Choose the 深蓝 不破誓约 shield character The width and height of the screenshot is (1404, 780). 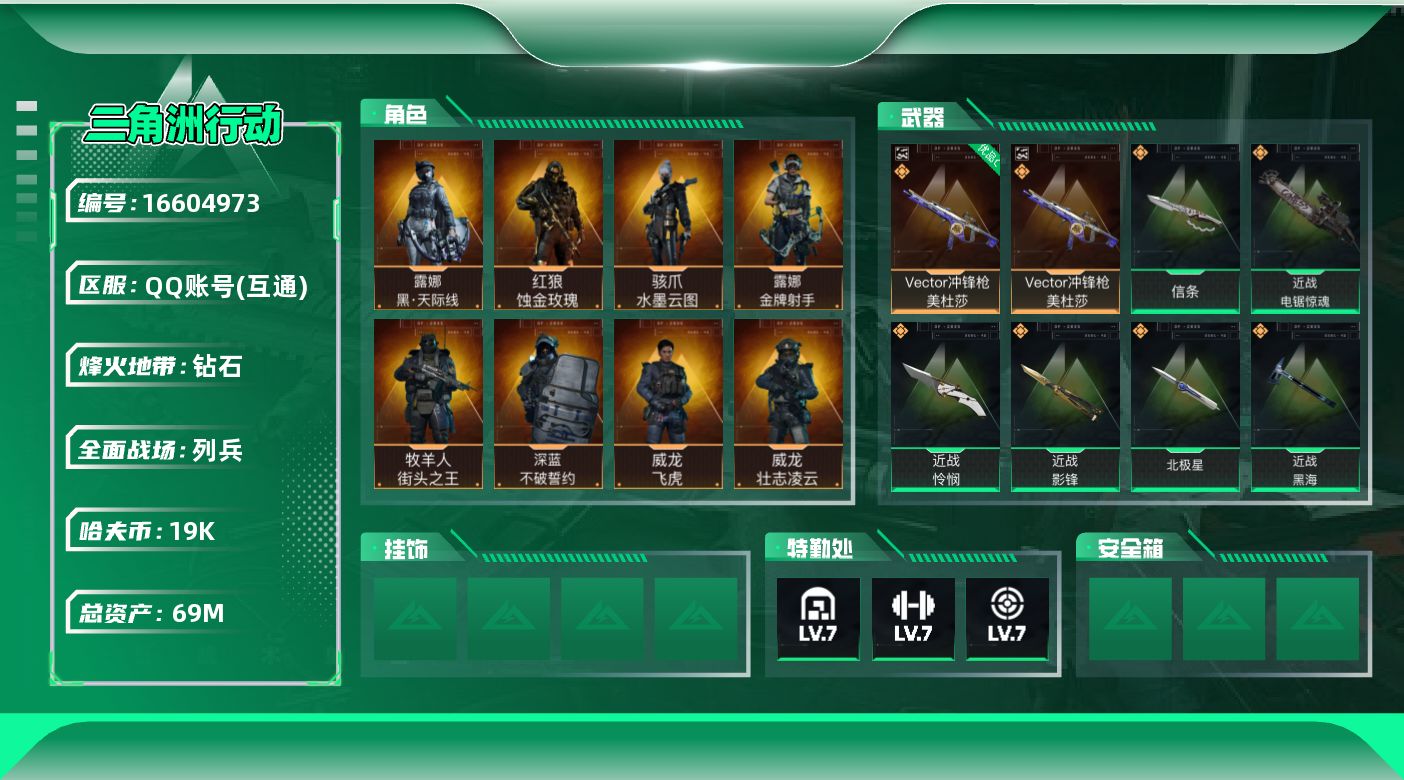(548, 404)
